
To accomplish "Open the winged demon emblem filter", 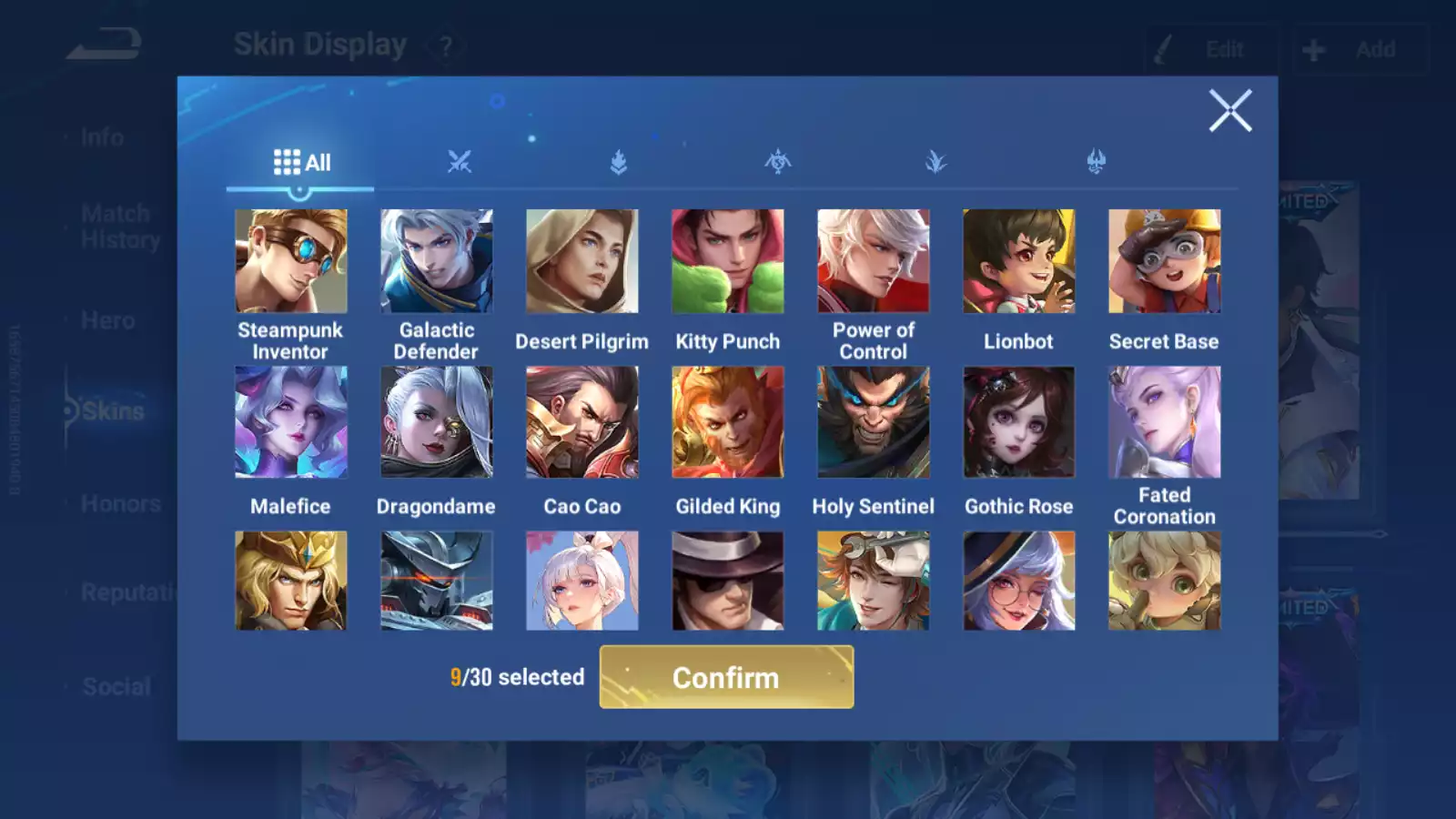I will (1095, 162).
